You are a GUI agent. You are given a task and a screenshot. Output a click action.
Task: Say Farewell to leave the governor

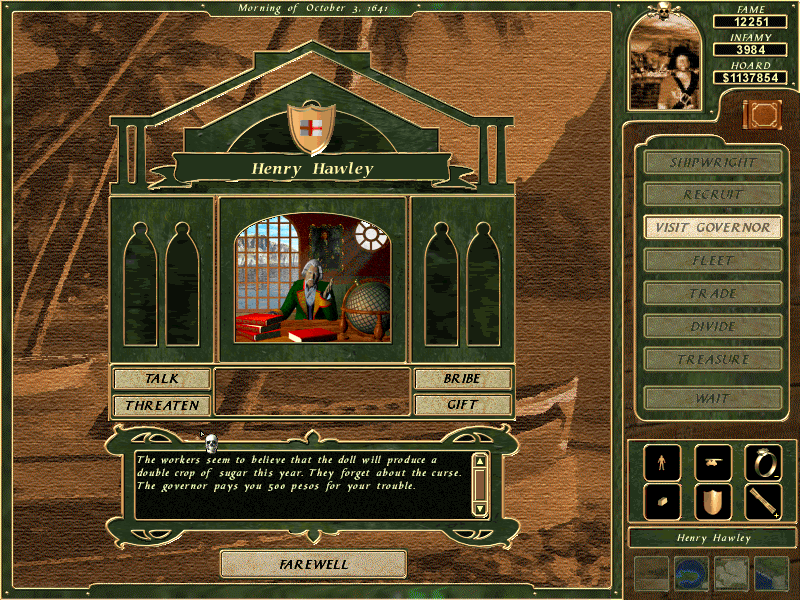click(x=313, y=564)
